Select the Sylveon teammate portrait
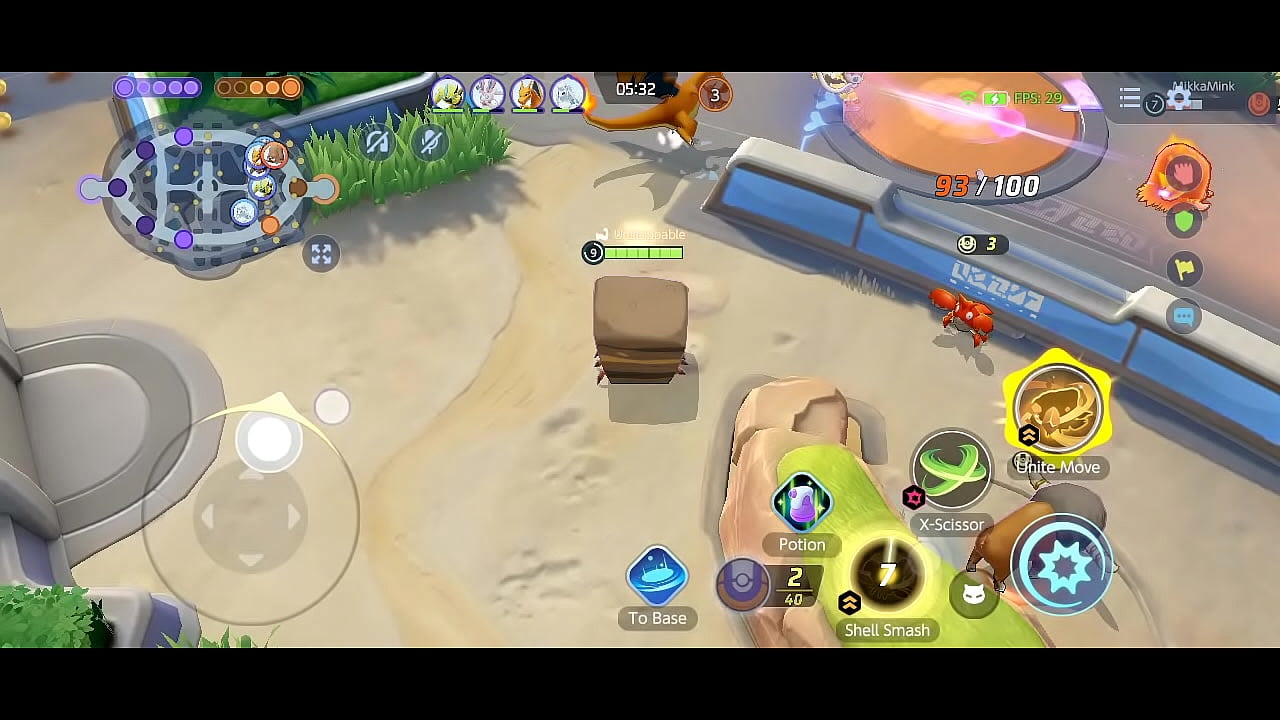 (487, 93)
